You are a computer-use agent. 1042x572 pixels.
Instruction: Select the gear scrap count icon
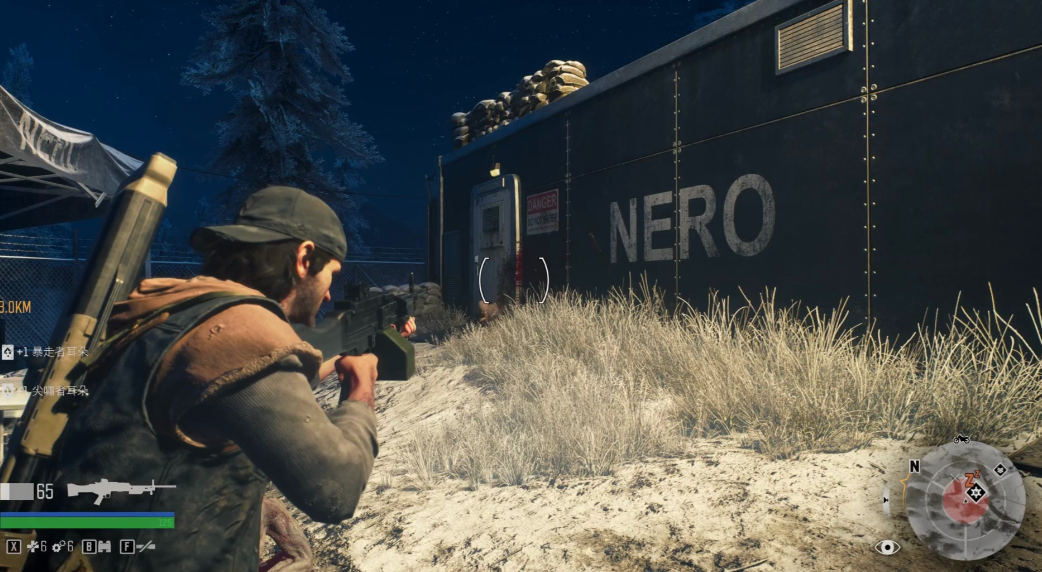(59, 547)
